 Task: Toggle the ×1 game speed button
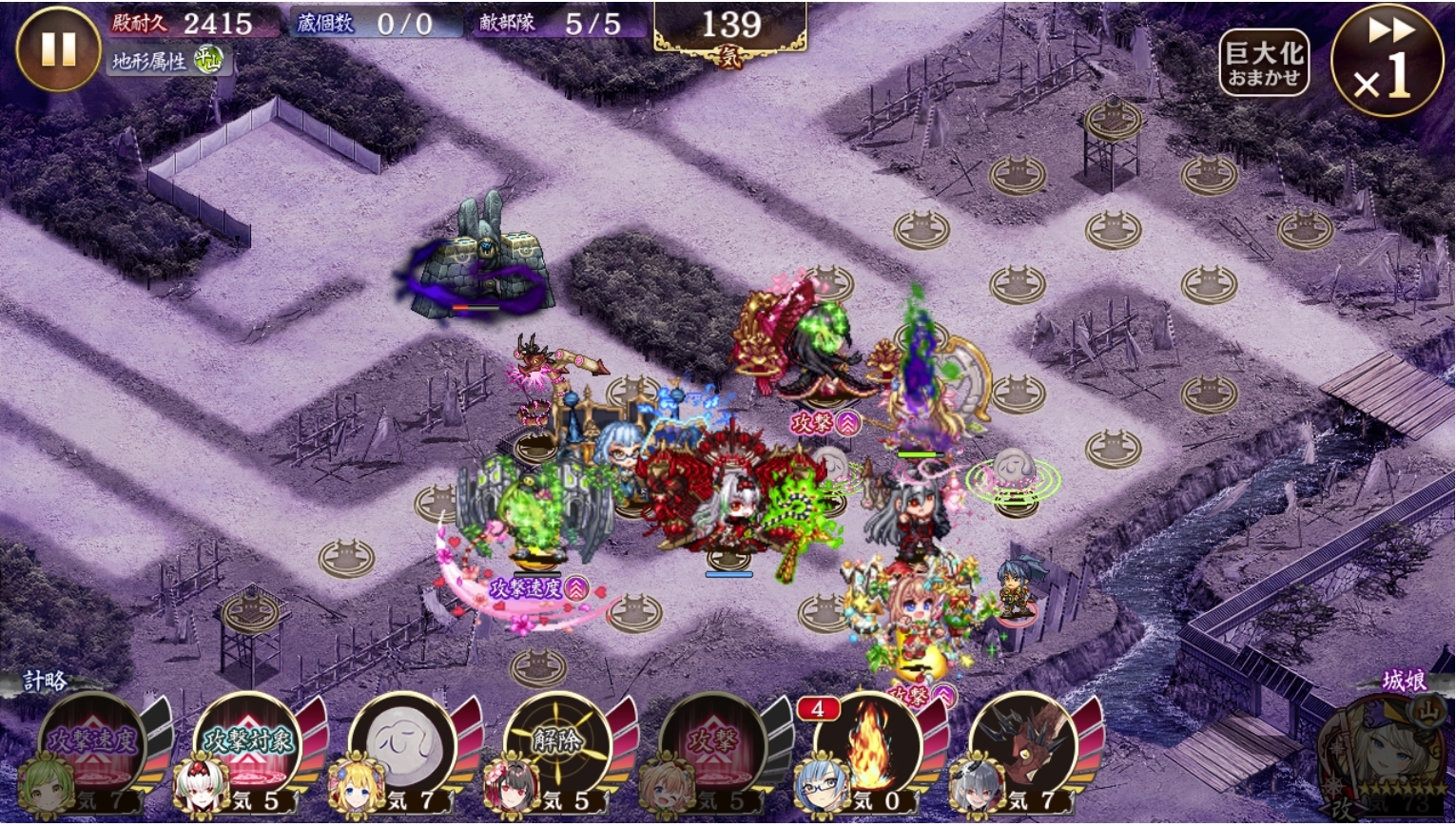point(1386,61)
